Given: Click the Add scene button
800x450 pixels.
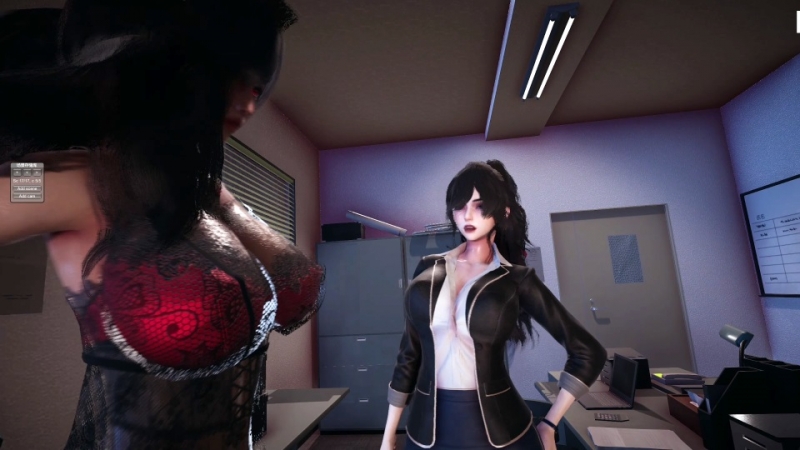Looking at the screenshot, I should pyautogui.click(x=27, y=187).
